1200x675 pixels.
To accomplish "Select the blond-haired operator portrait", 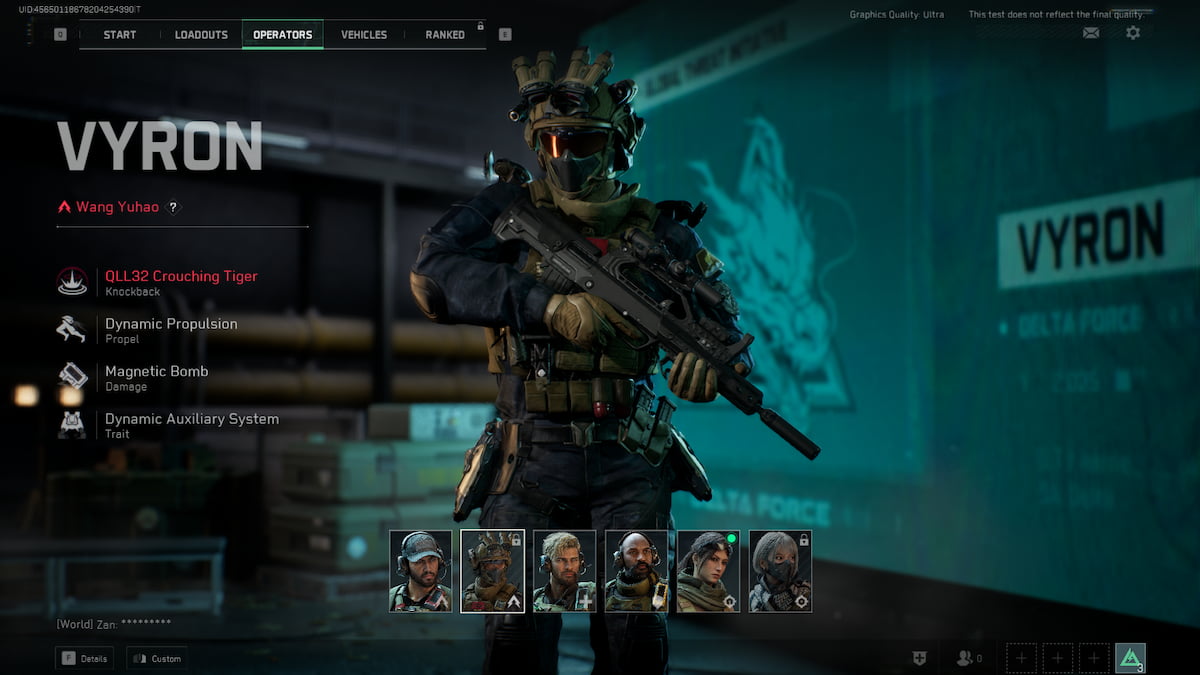I will pos(565,571).
